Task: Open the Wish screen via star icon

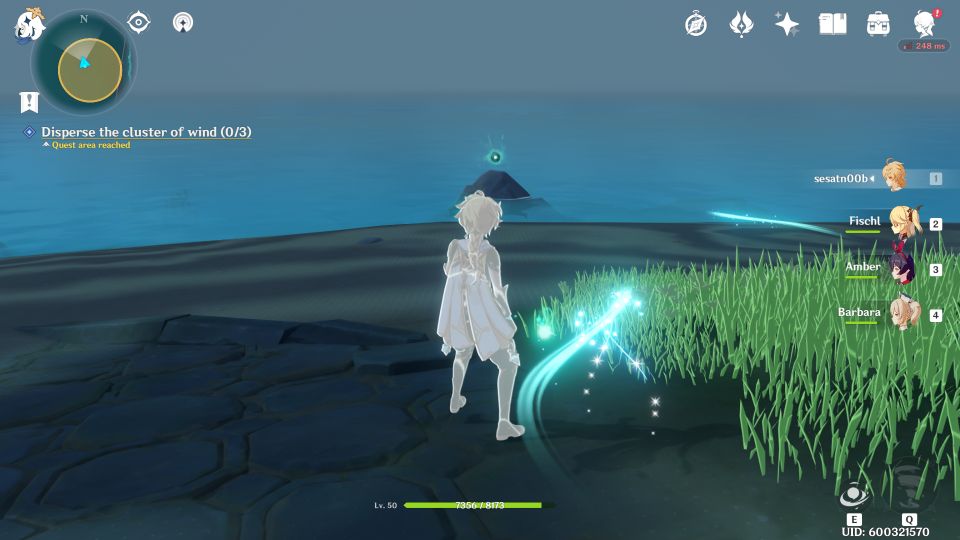Action: coord(787,24)
